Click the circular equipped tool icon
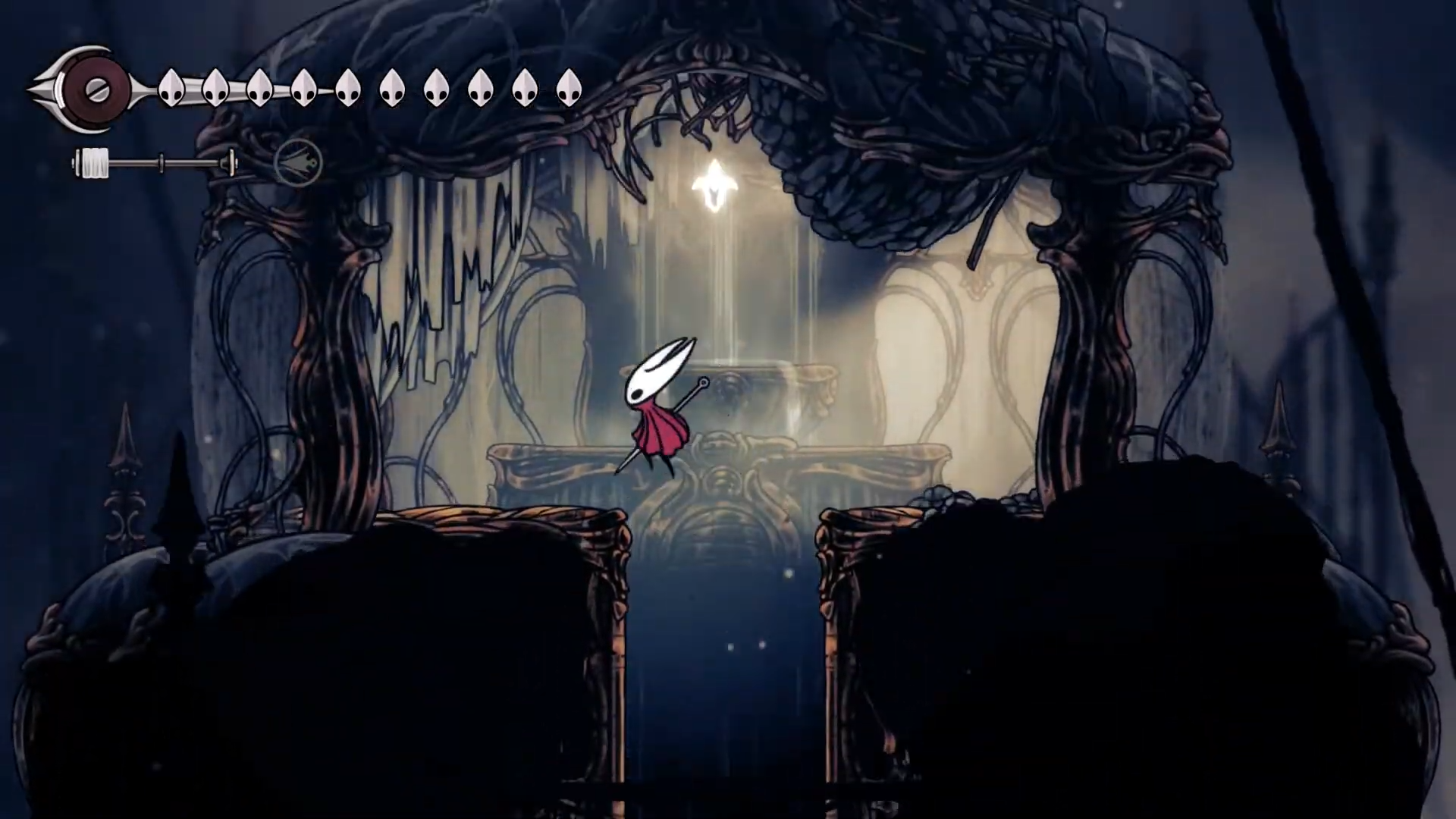The height and width of the screenshot is (819, 1456). (298, 162)
